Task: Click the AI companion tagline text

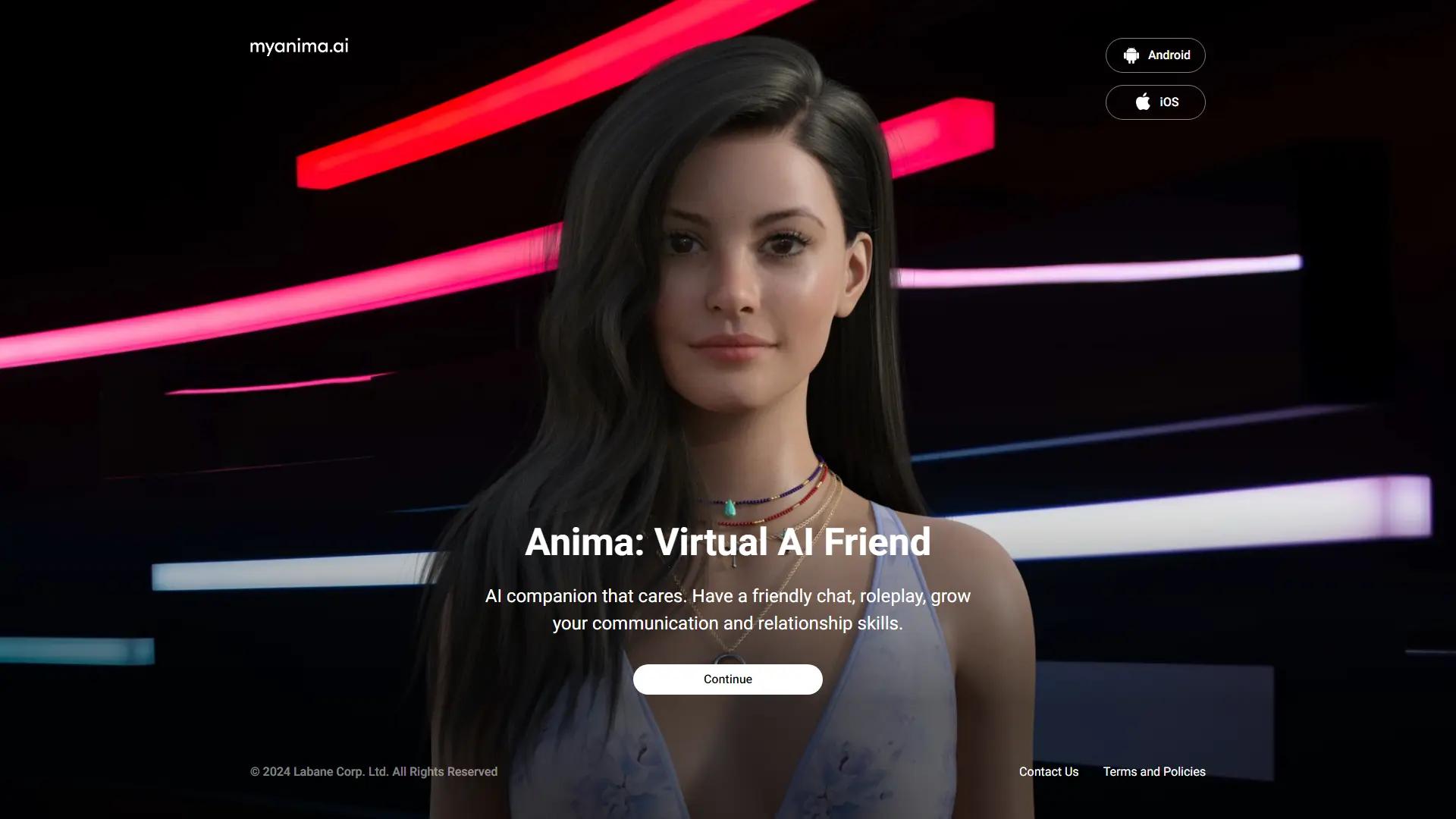Action: pos(727,609)
